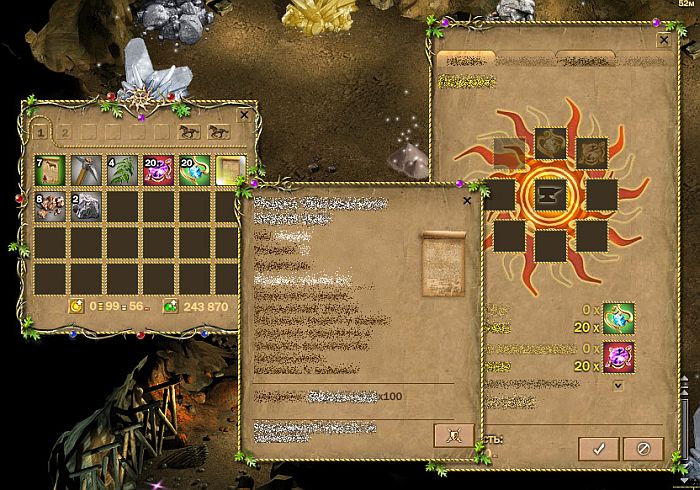Click the crossed-swords button in the scroll popup
The image size is (700, 490).
(453, 436)
